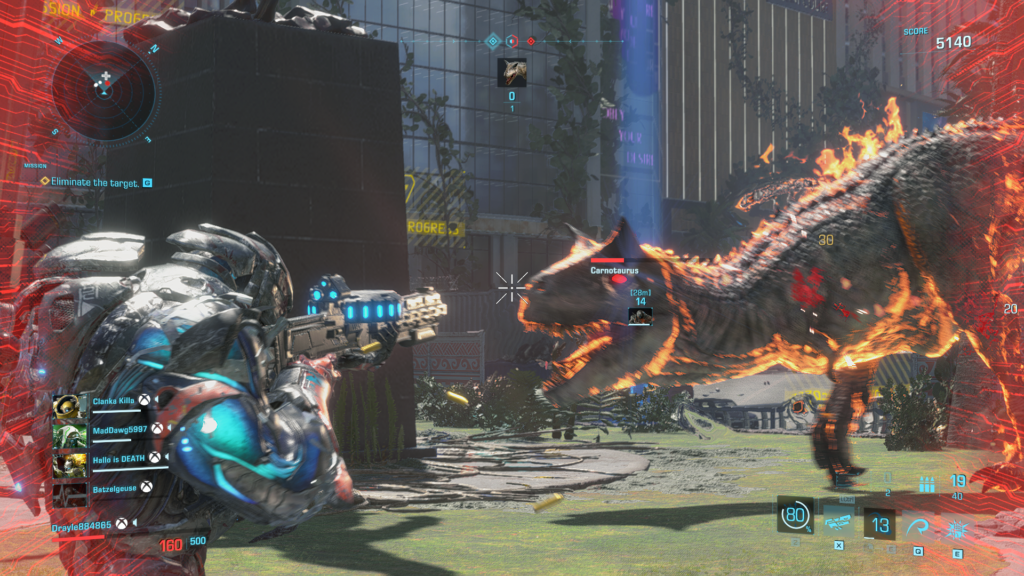
Task: Click the three-bullet ammo type icon
Action: tap(927, 484)
